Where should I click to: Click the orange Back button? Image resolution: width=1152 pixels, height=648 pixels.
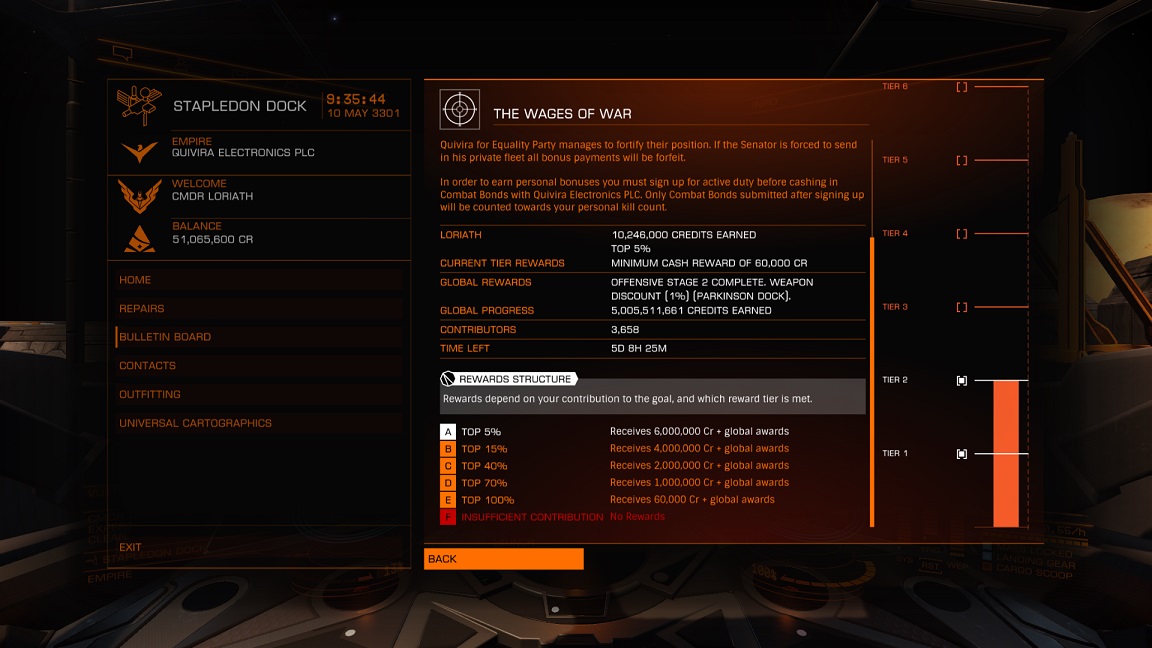(x=503, y=559)
